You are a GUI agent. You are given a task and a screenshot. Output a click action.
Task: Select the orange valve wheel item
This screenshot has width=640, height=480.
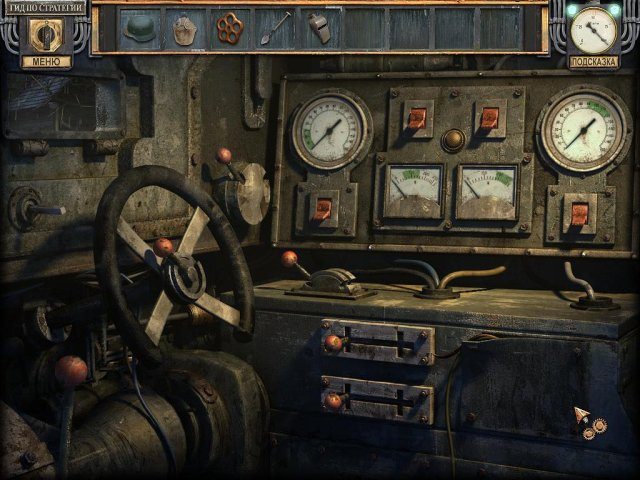[x=230, y=27]
